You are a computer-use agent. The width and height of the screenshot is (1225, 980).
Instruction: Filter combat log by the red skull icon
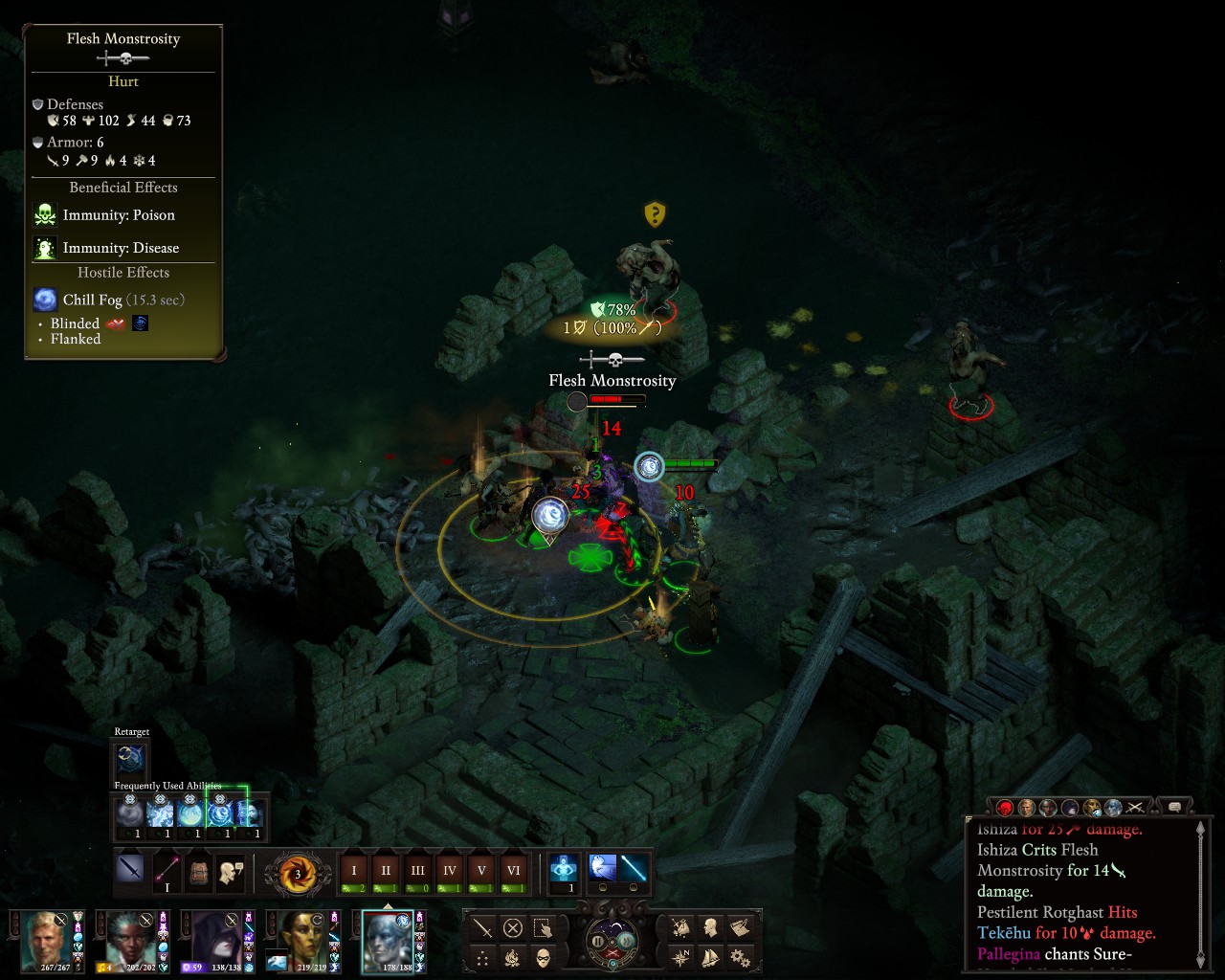(1005, 808)
